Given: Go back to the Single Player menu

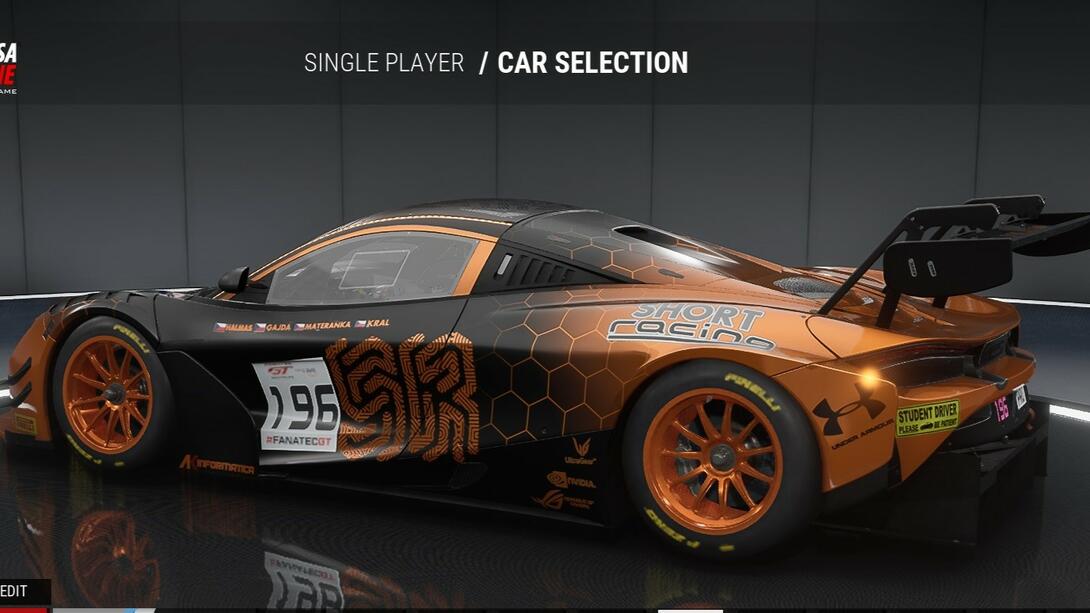Looking at the screenshot, I should pyautogui.click(x=384, y=63).
